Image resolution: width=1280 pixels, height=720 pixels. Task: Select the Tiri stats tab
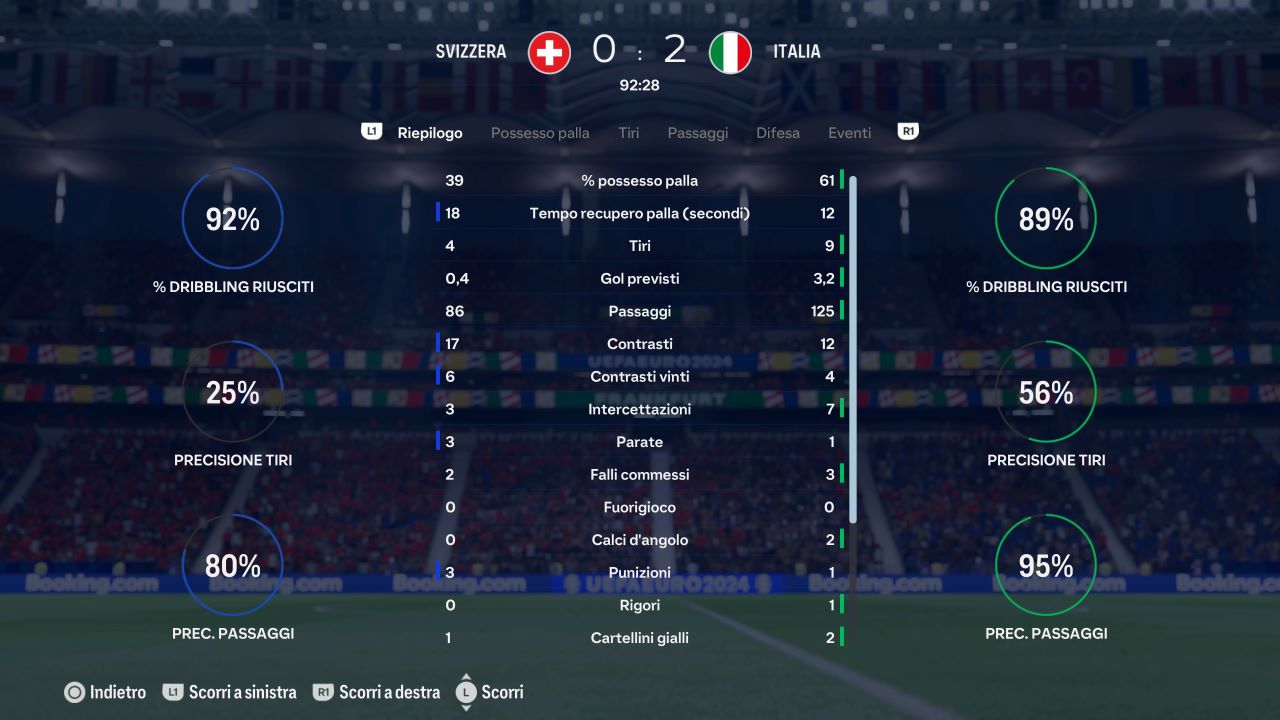pos(628,132)
